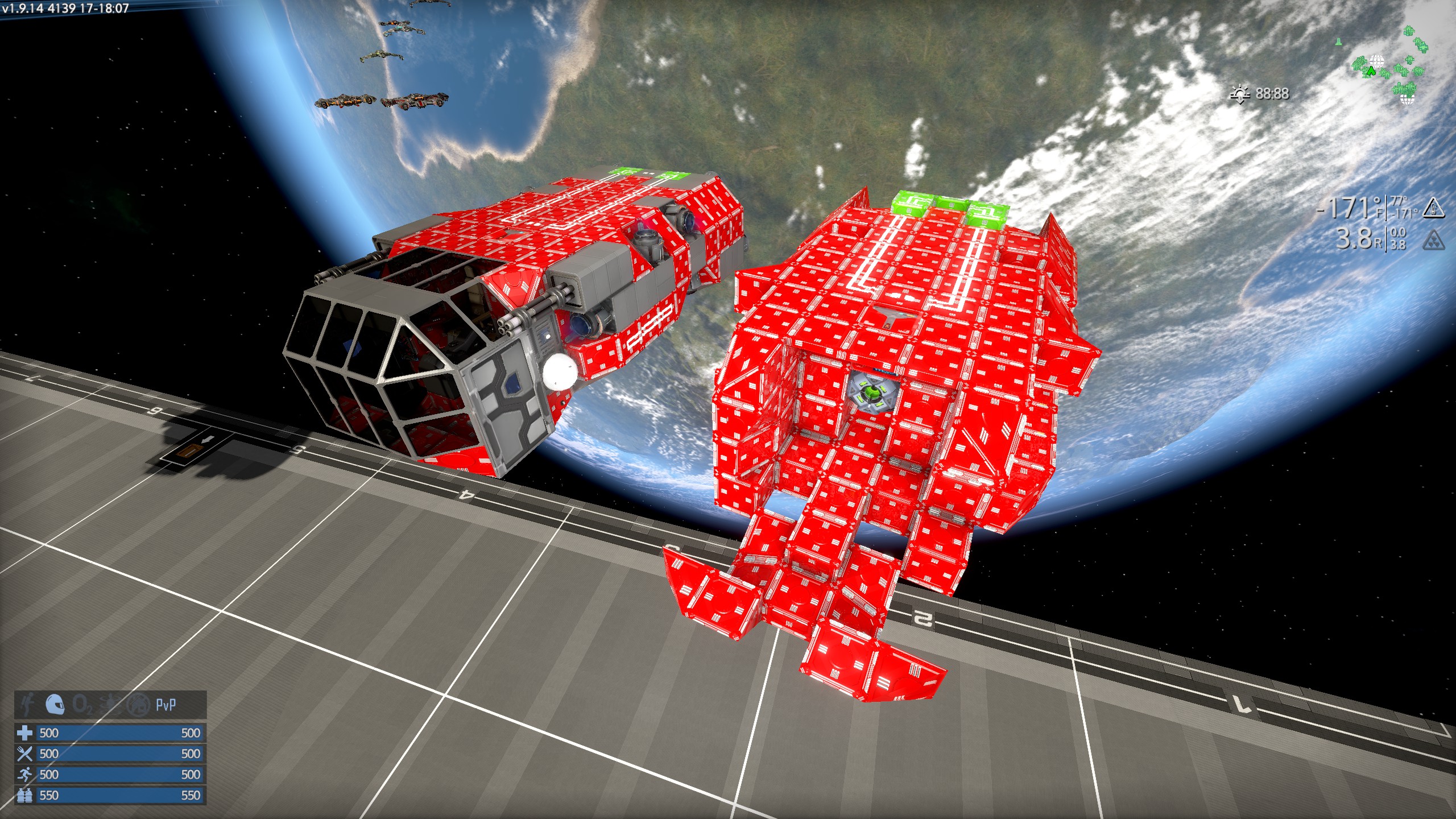Screen dimensions: 1456x819
Task: Click the running man stamina icon
Action: [24, 775]
